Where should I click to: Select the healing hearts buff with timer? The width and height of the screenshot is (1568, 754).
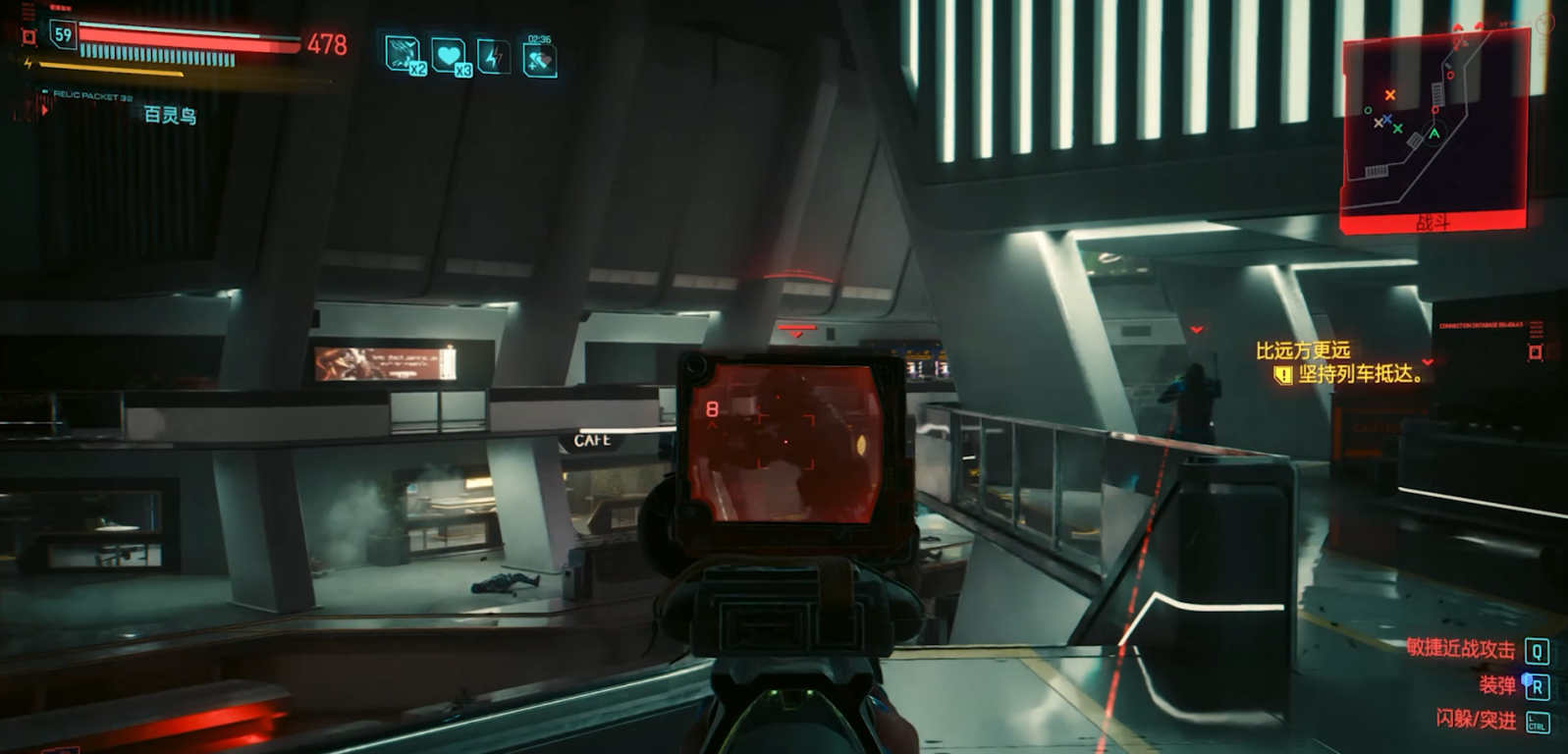tap(540, 61)
